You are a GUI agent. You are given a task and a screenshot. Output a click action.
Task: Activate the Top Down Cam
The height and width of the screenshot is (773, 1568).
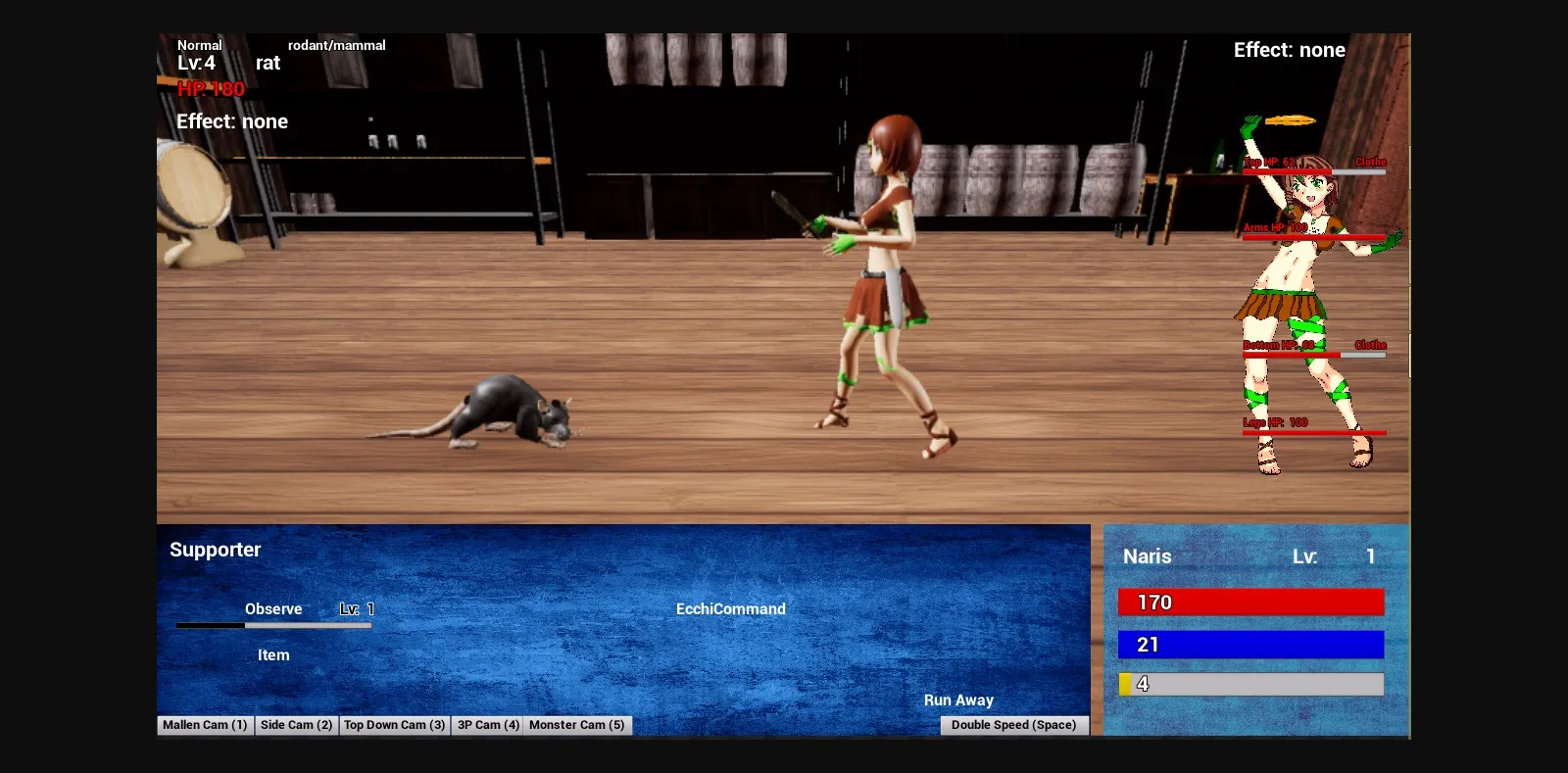pos(393,725)
